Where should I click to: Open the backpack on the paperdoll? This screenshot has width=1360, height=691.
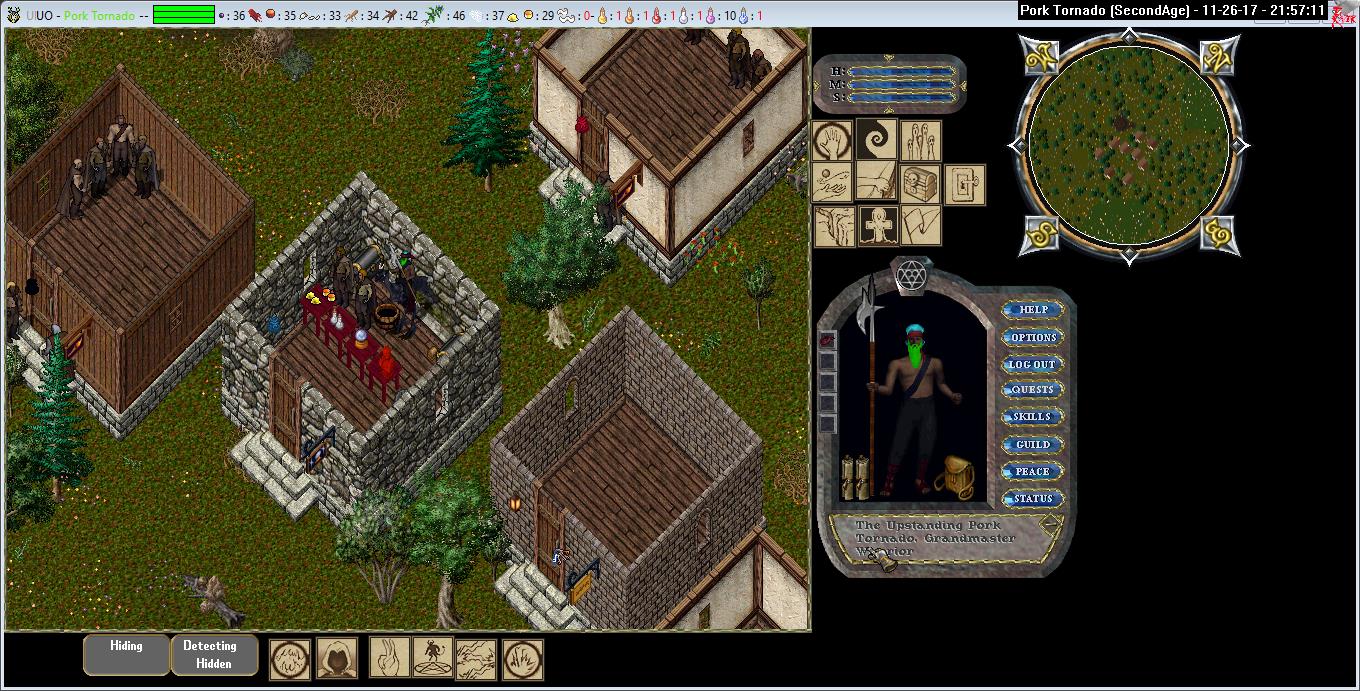[x=959, y=477]
